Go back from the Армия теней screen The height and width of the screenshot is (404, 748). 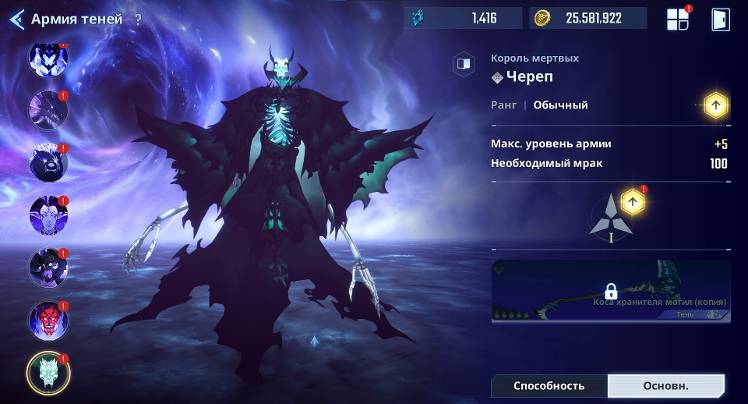pos(17,19)
